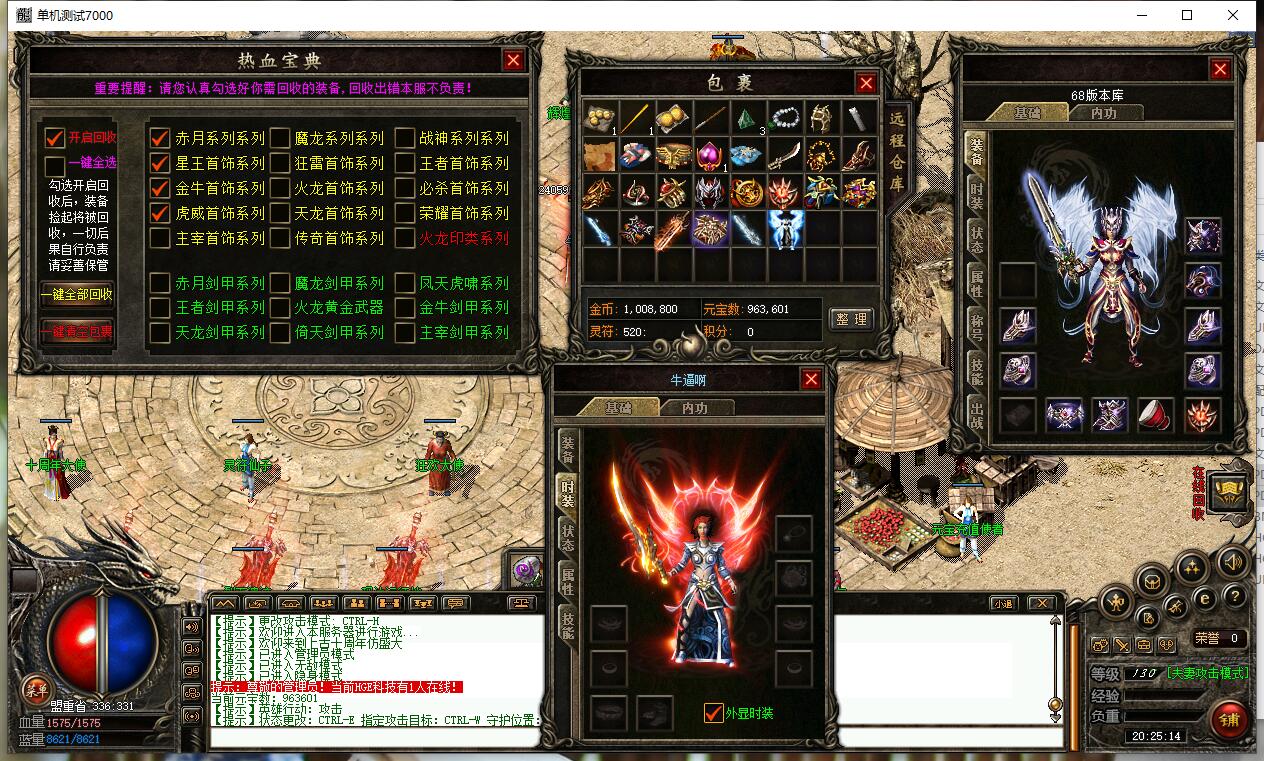
Task: Check the 战神系列系列 box
Action: (404, 138)
